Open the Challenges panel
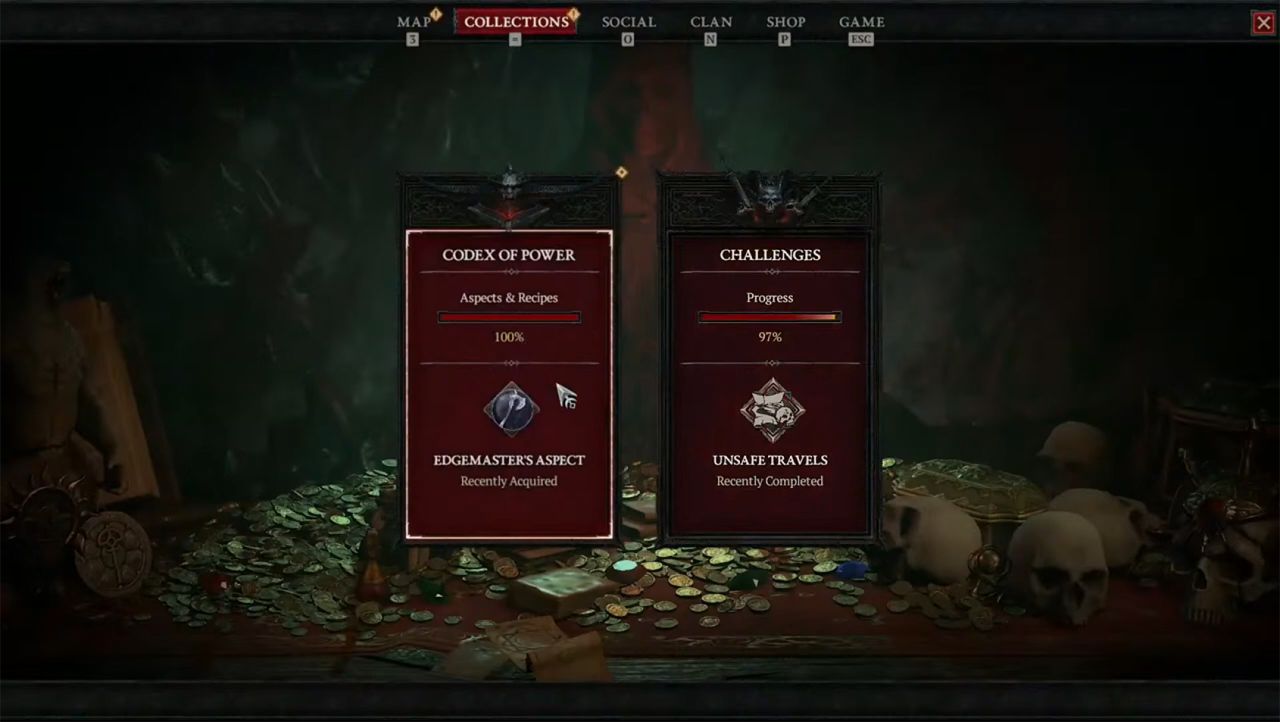 769,380
